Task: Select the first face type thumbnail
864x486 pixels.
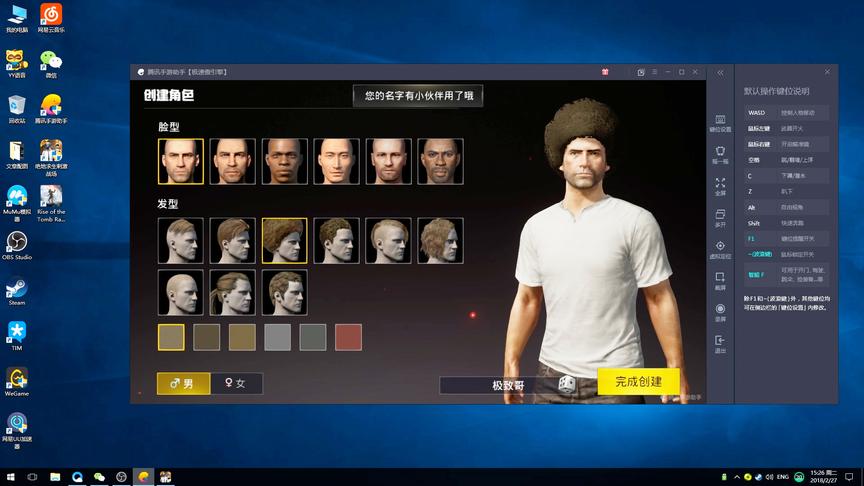Action: (180, 161)
